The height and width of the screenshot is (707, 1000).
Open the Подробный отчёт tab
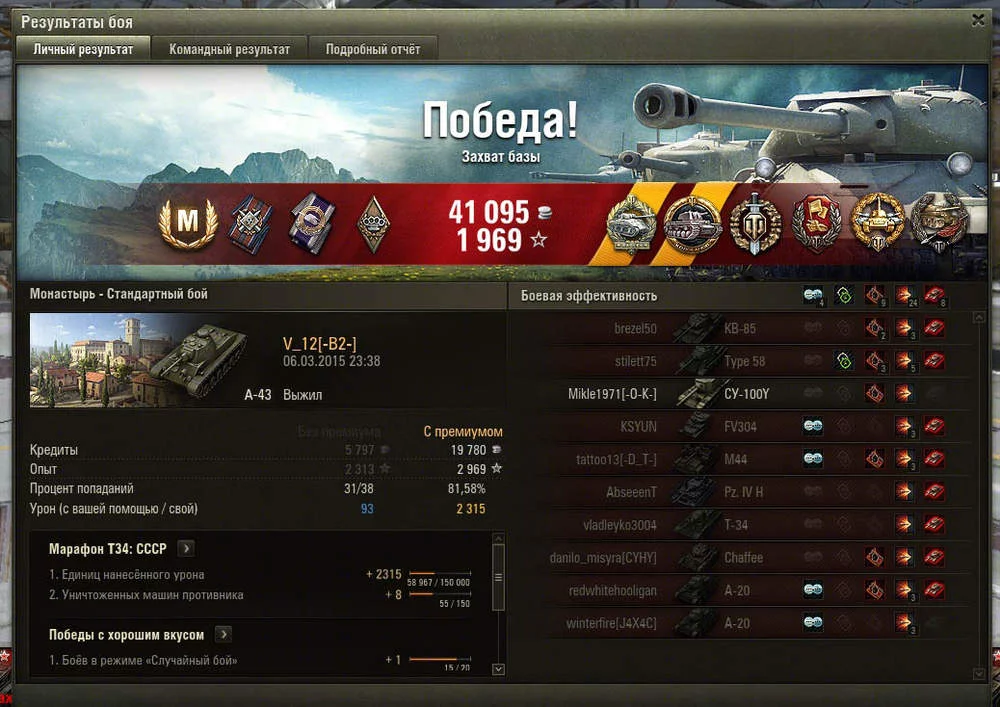(x=372, y=49)
